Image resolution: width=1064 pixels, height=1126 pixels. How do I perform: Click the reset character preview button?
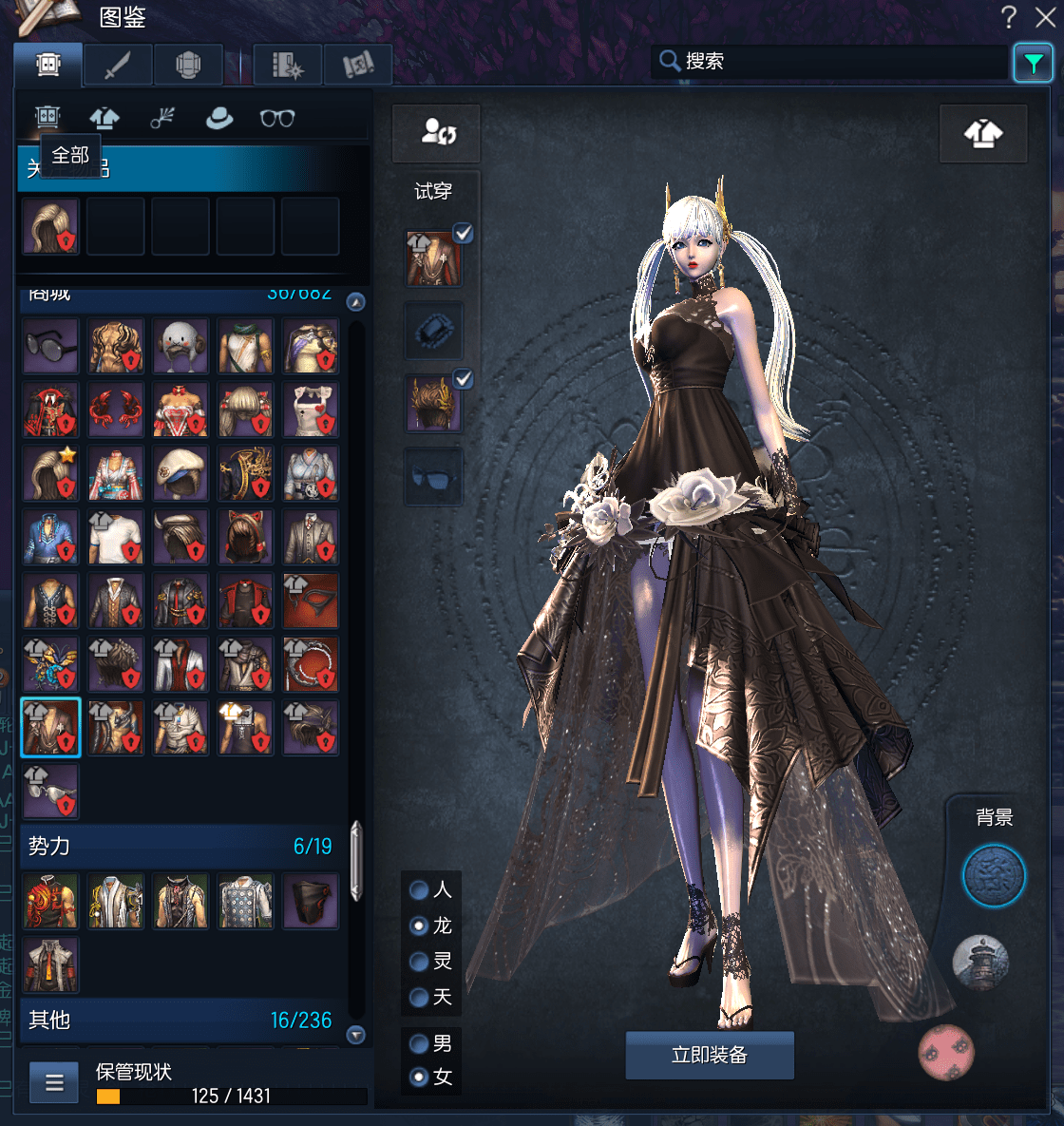point(438,133)
